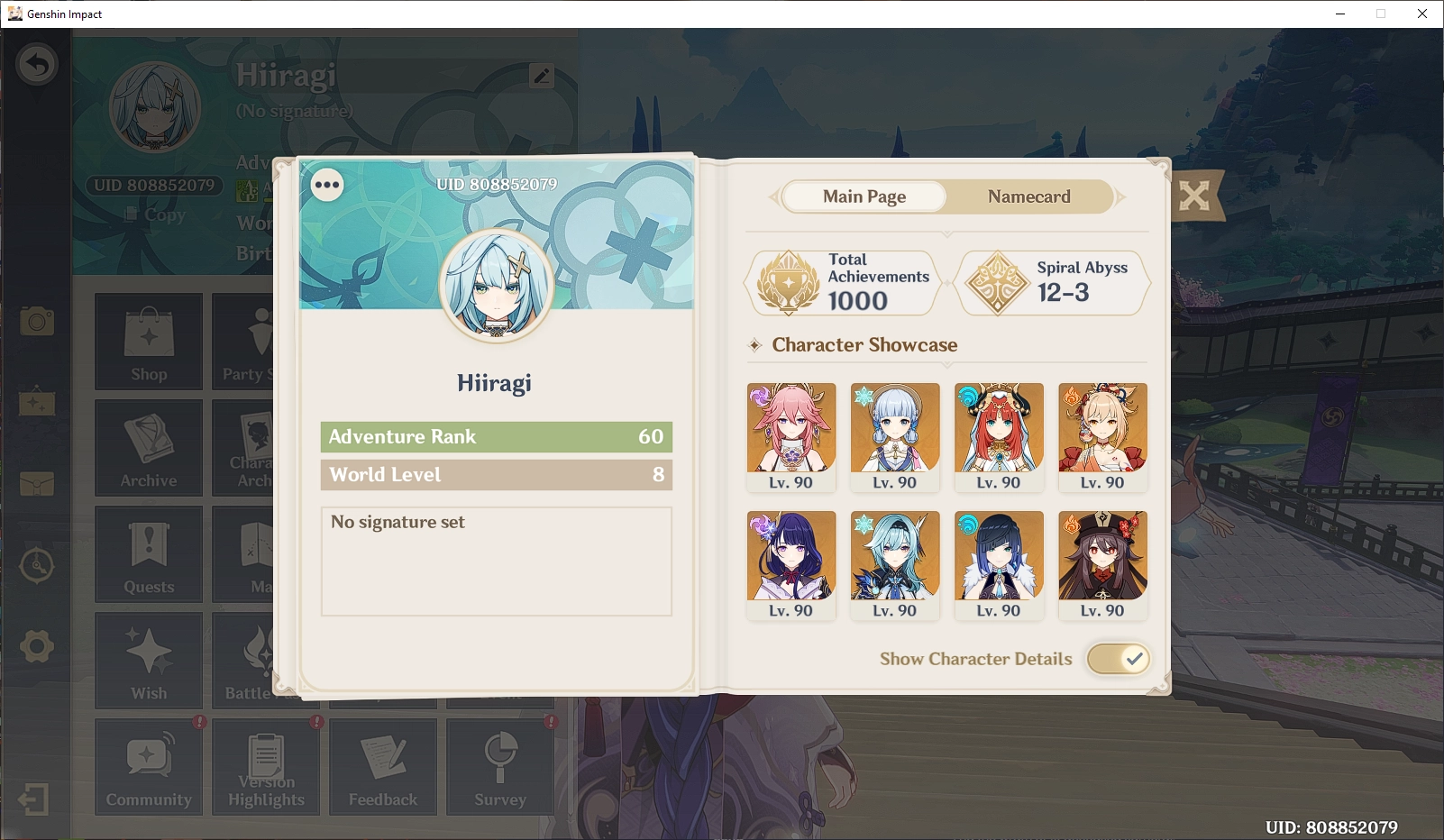Open the Feedback form
The image size is (1444, 840).
(x=383, y=766)
